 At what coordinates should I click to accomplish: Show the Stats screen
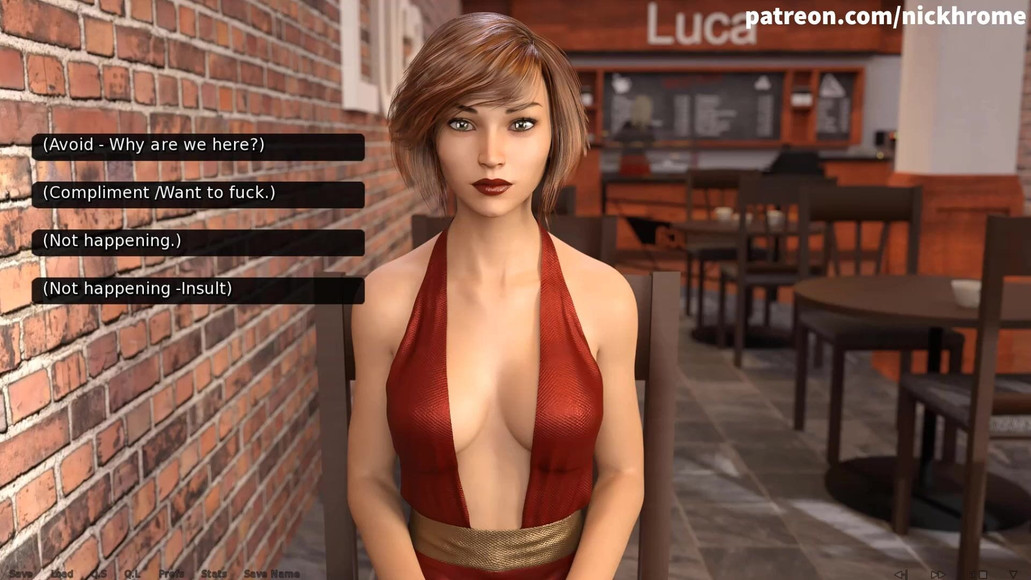pyautogui.click(x=214, y=574)
